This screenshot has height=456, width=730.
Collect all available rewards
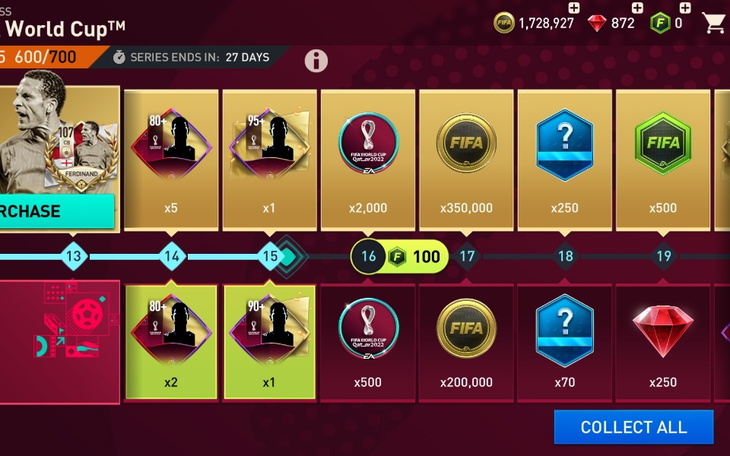click(634, 427)
